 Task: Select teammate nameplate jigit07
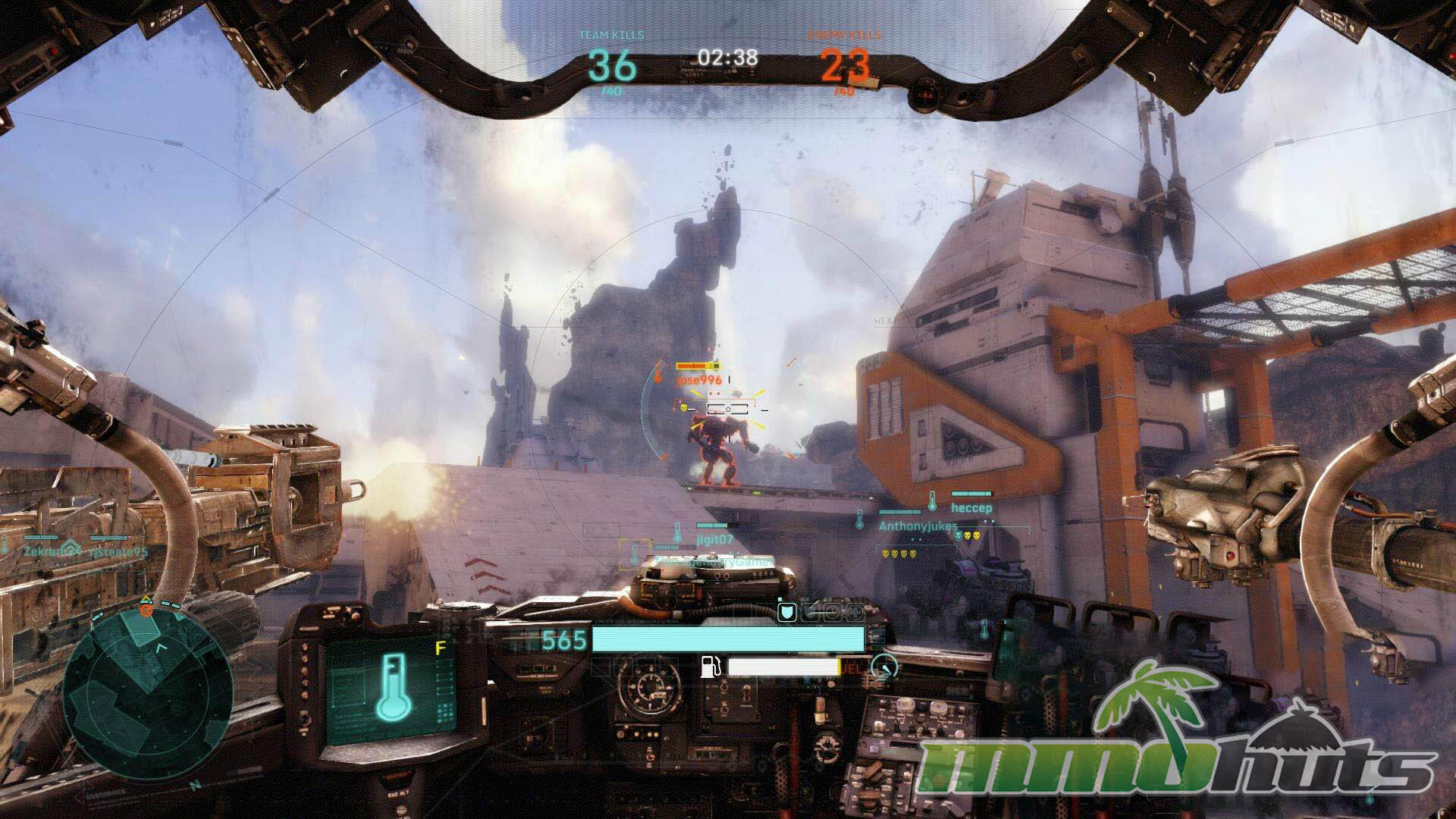point(714,539)
